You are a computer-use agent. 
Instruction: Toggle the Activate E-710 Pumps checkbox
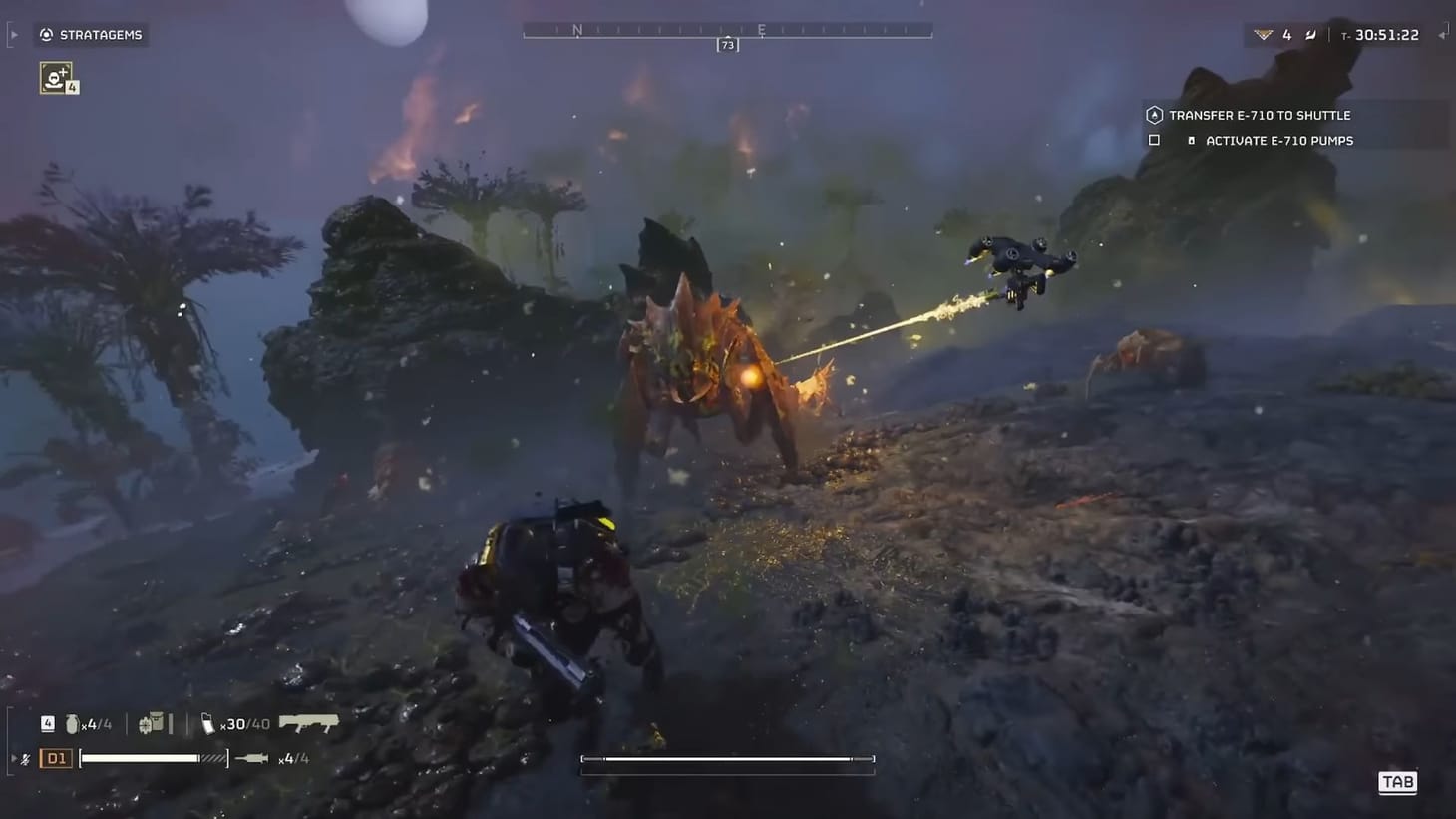pyautogui.click(x=1154, y=140)
